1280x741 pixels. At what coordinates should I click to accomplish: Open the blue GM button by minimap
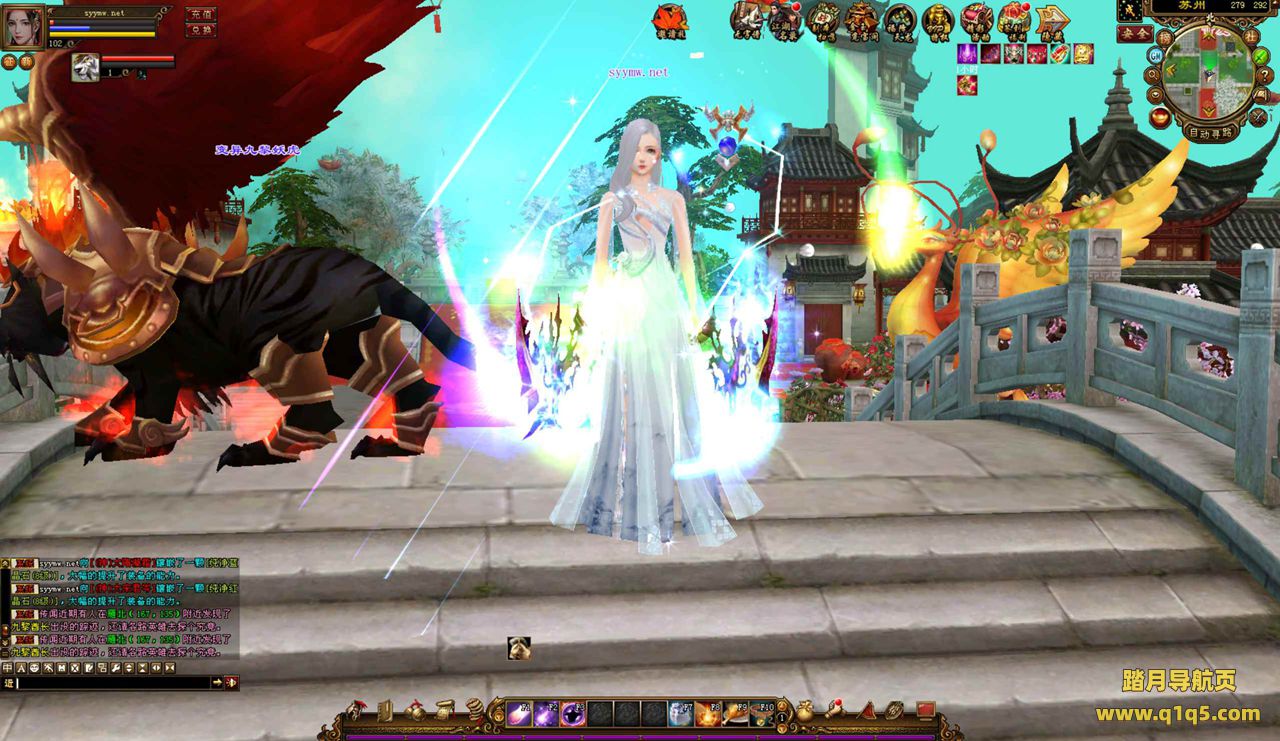1155,56
